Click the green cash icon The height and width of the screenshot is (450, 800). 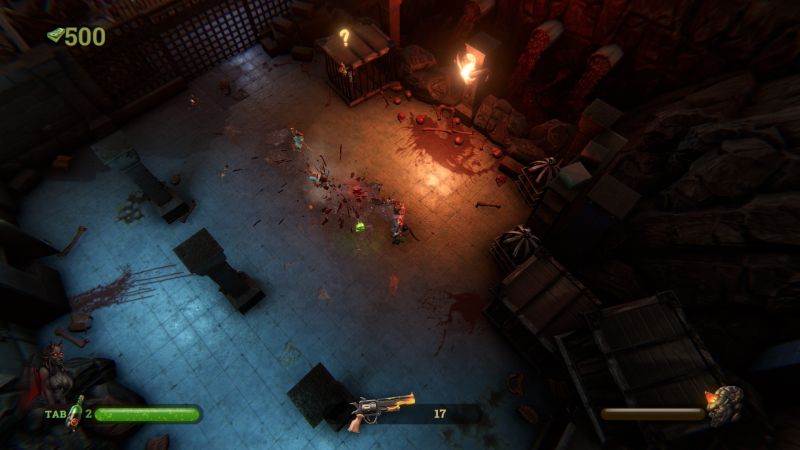click(x=55, y=36)
